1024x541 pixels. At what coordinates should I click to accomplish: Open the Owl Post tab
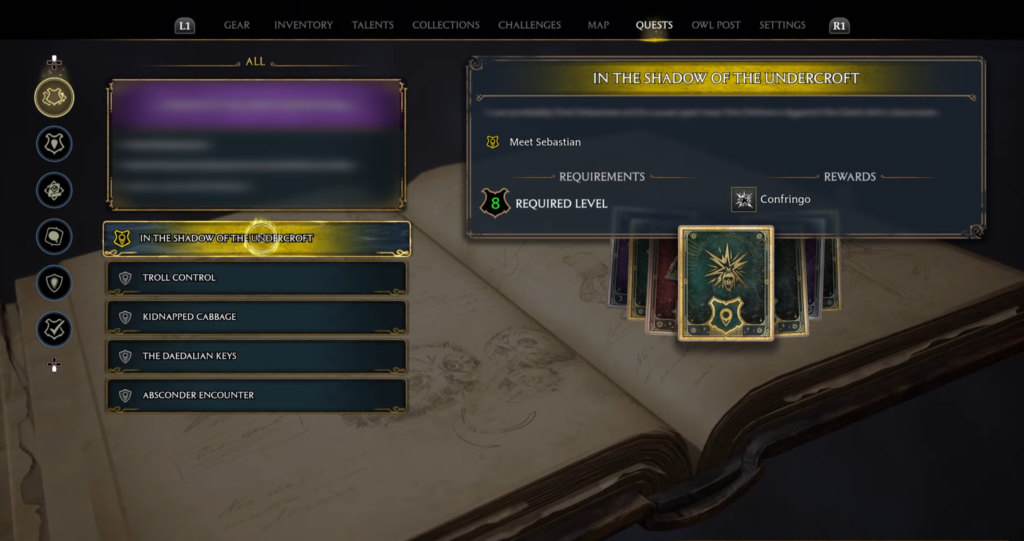[716, 25]
